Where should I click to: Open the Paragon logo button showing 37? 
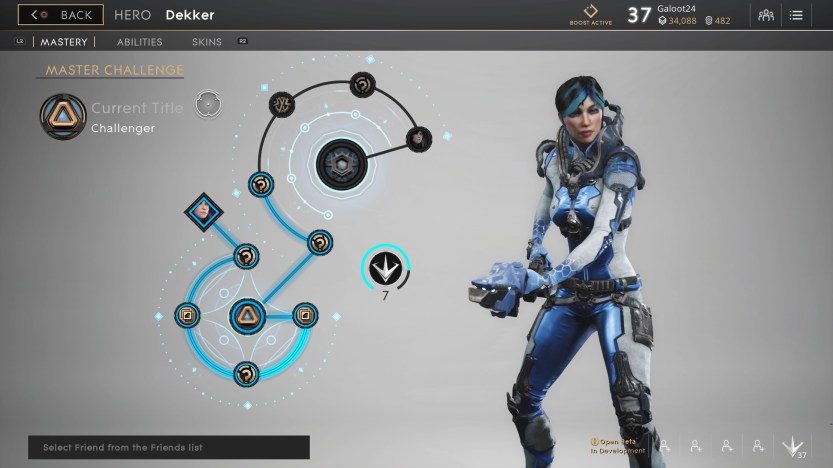(795, 447)
